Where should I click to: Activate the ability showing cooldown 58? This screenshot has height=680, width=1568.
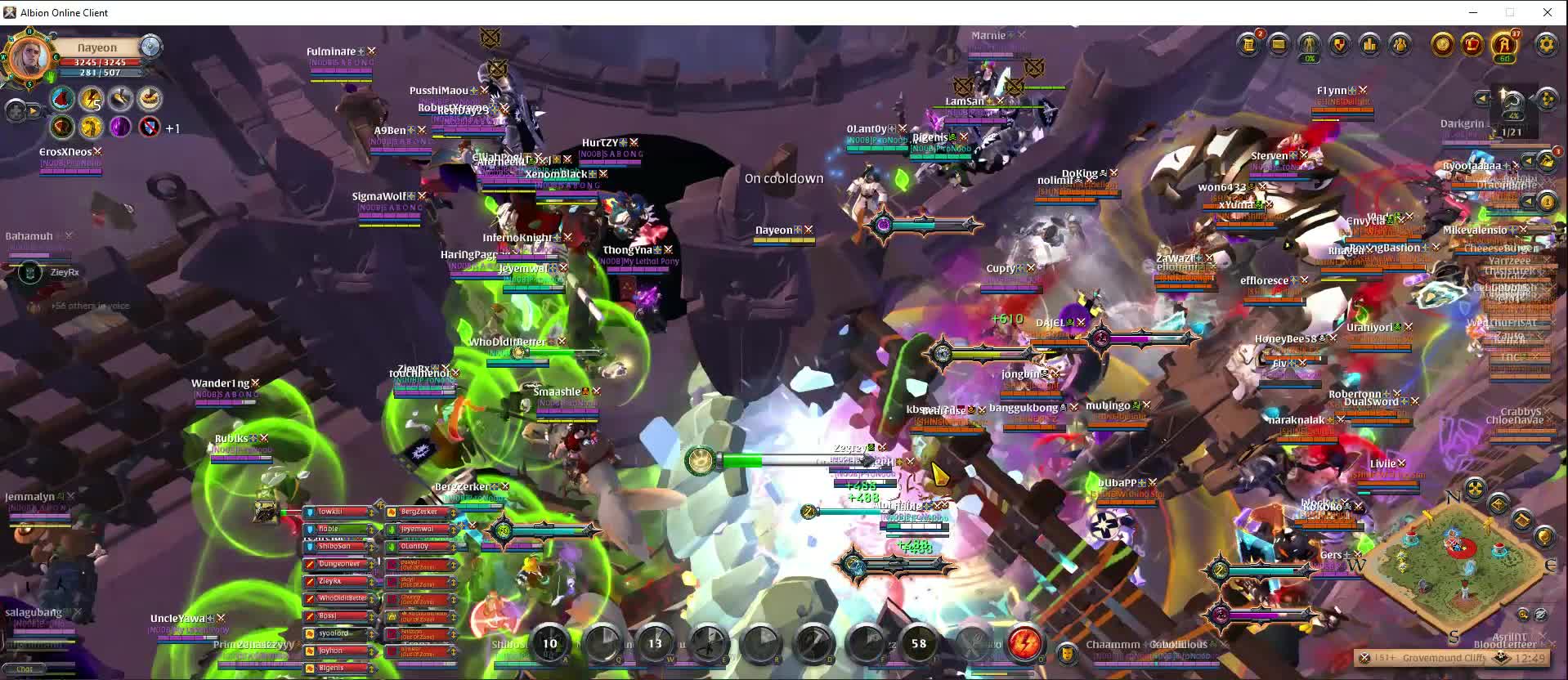(919, 643)
